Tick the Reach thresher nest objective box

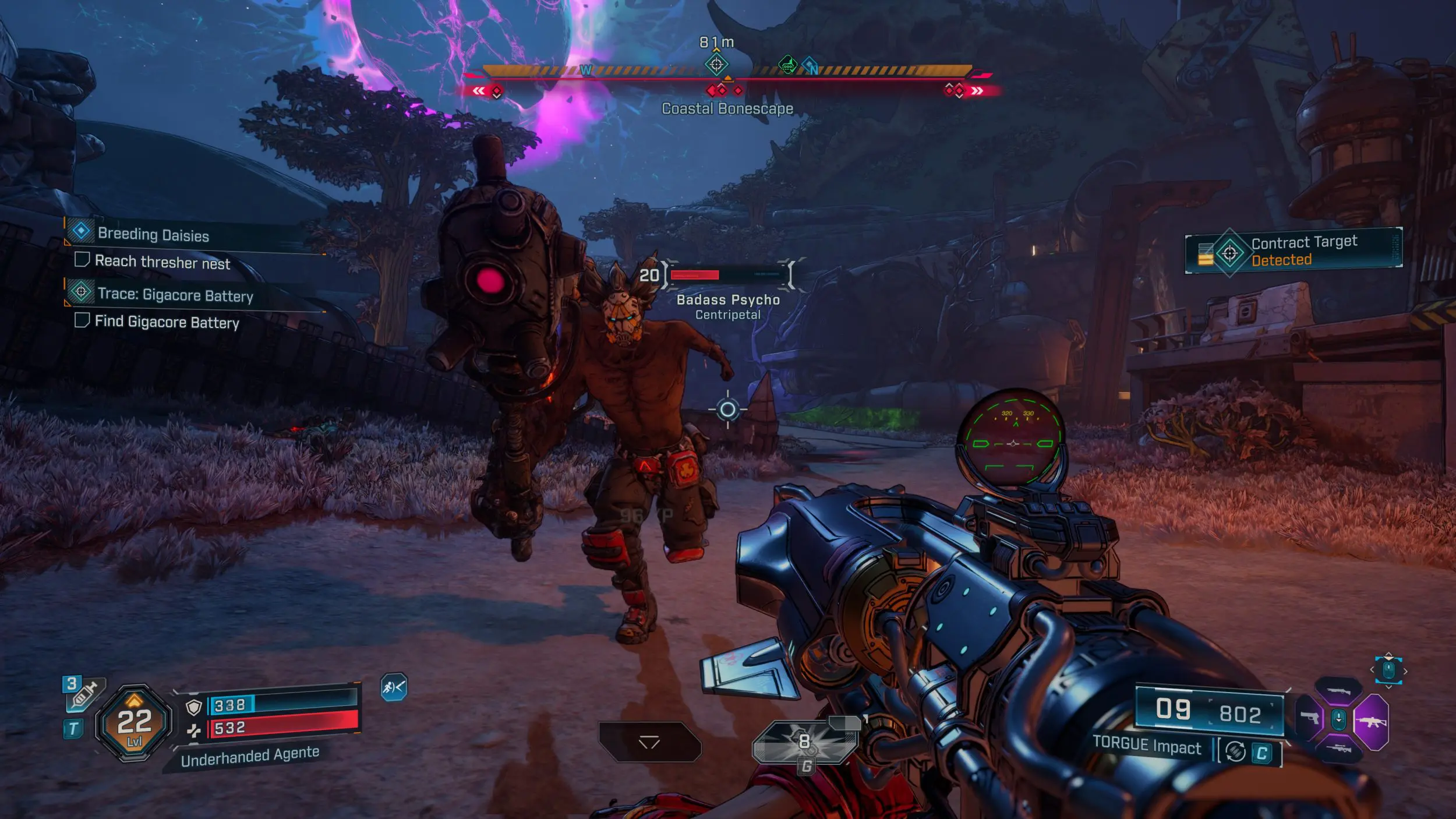tap(82, 260)
